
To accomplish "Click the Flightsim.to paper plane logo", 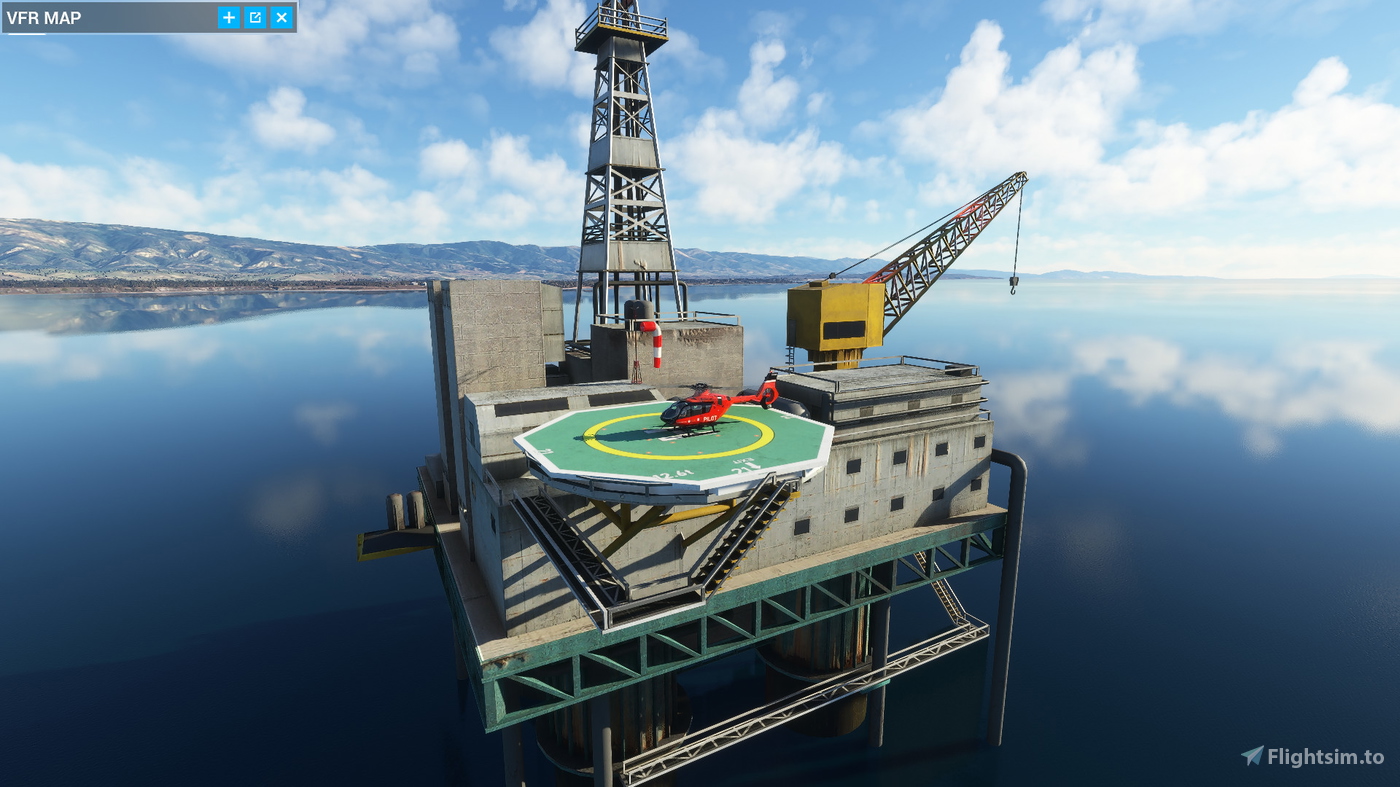I will [1251, 755].
